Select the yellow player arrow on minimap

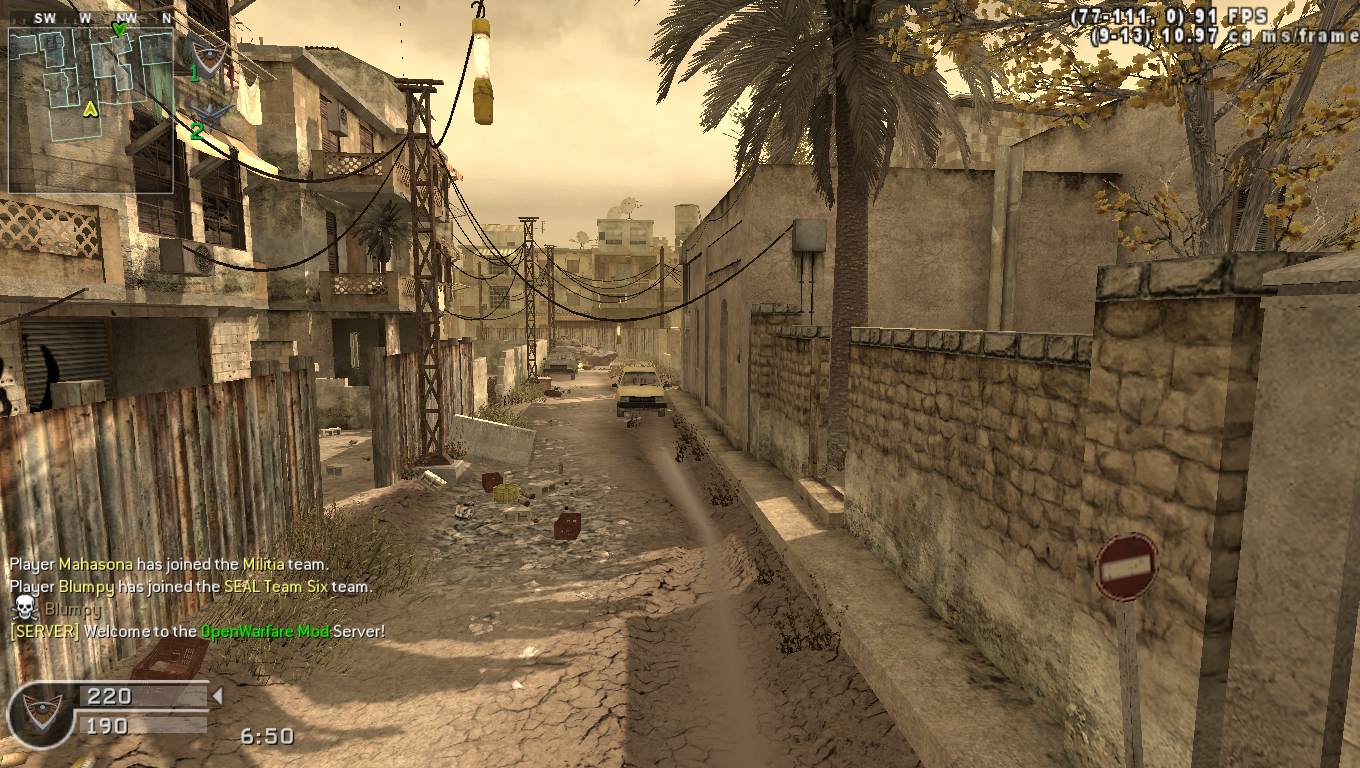[x=90, y=108]
